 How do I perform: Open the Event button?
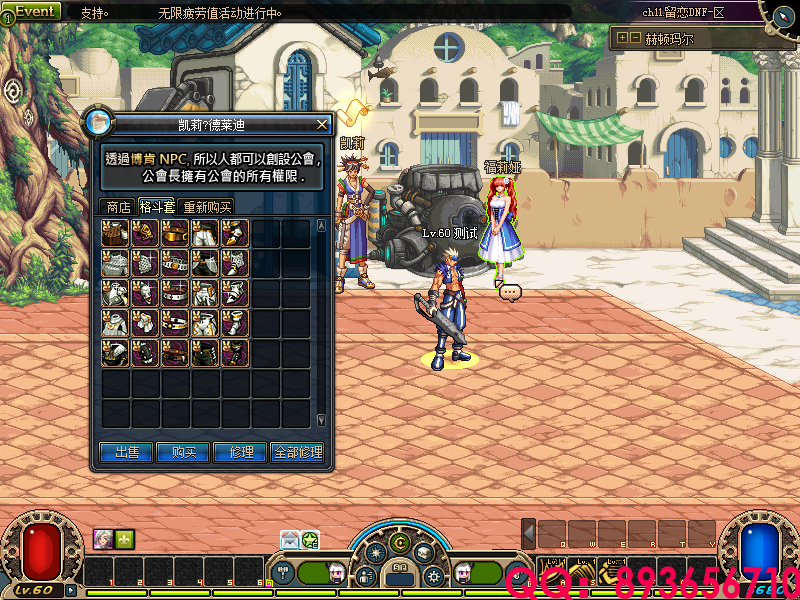[x=34, y=11]
